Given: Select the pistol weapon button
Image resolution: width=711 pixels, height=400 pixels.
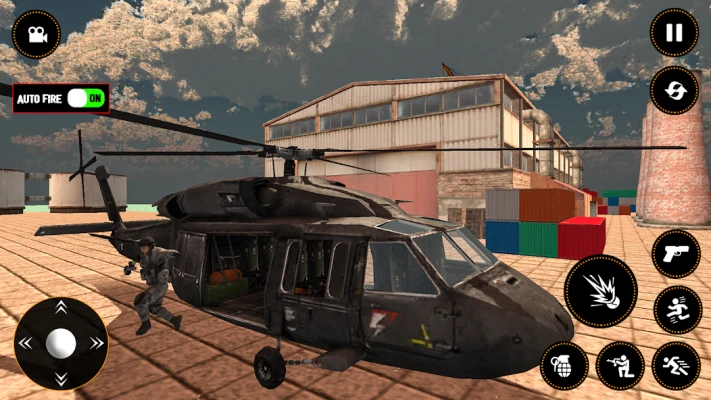Looking at the screenshot, I should point(676,254).
